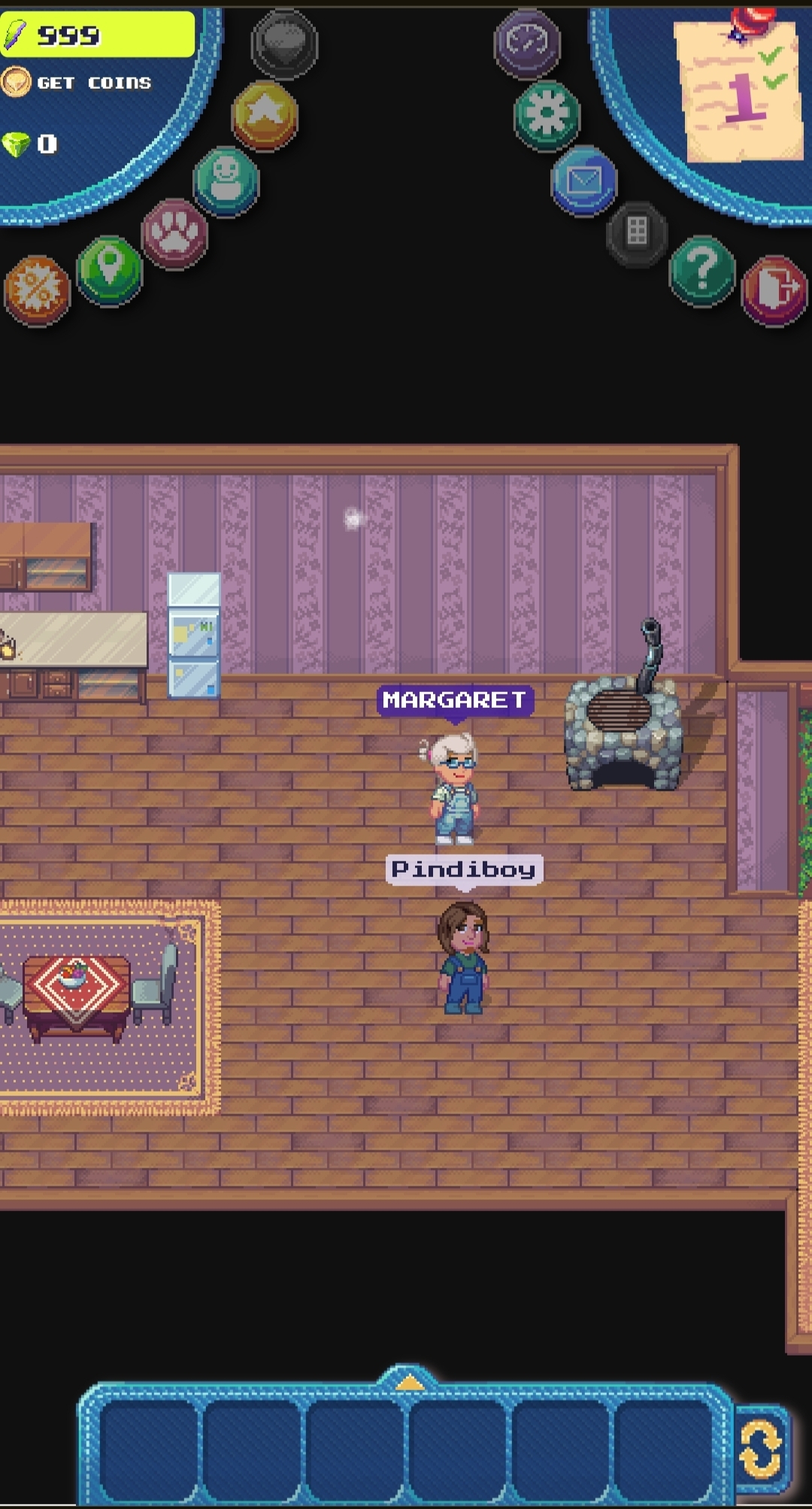Click the dark gray gem button

284,44
